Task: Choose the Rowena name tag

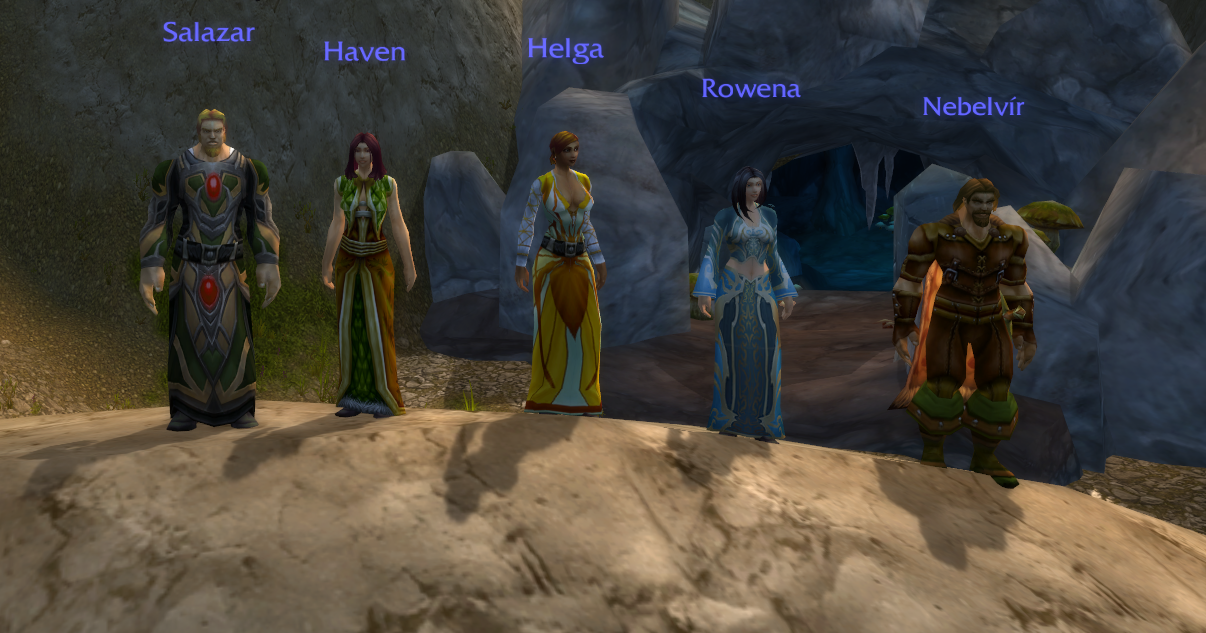Action: coord(750,89)
